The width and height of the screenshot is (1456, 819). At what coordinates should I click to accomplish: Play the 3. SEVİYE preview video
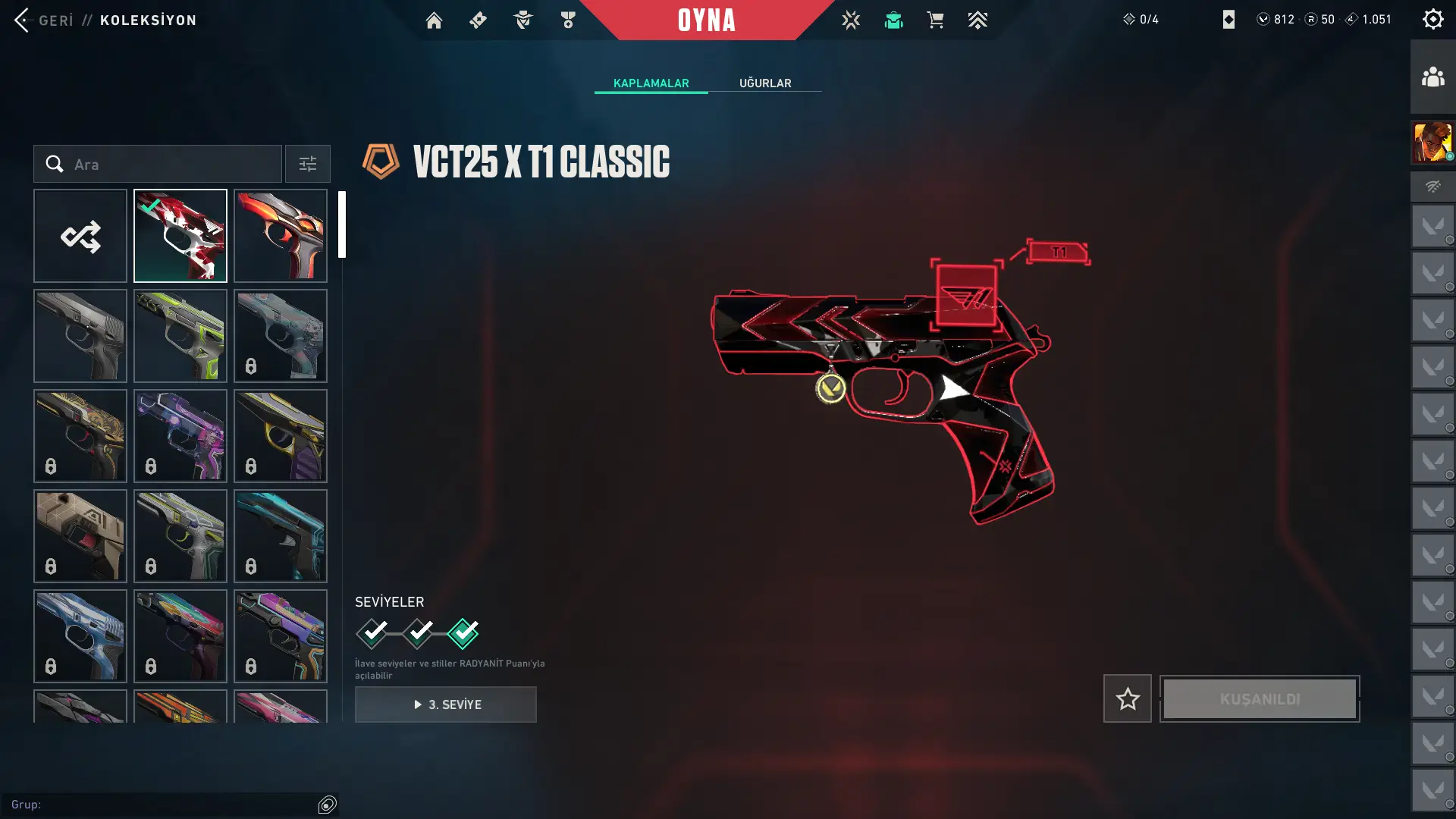tap(446, 704)
